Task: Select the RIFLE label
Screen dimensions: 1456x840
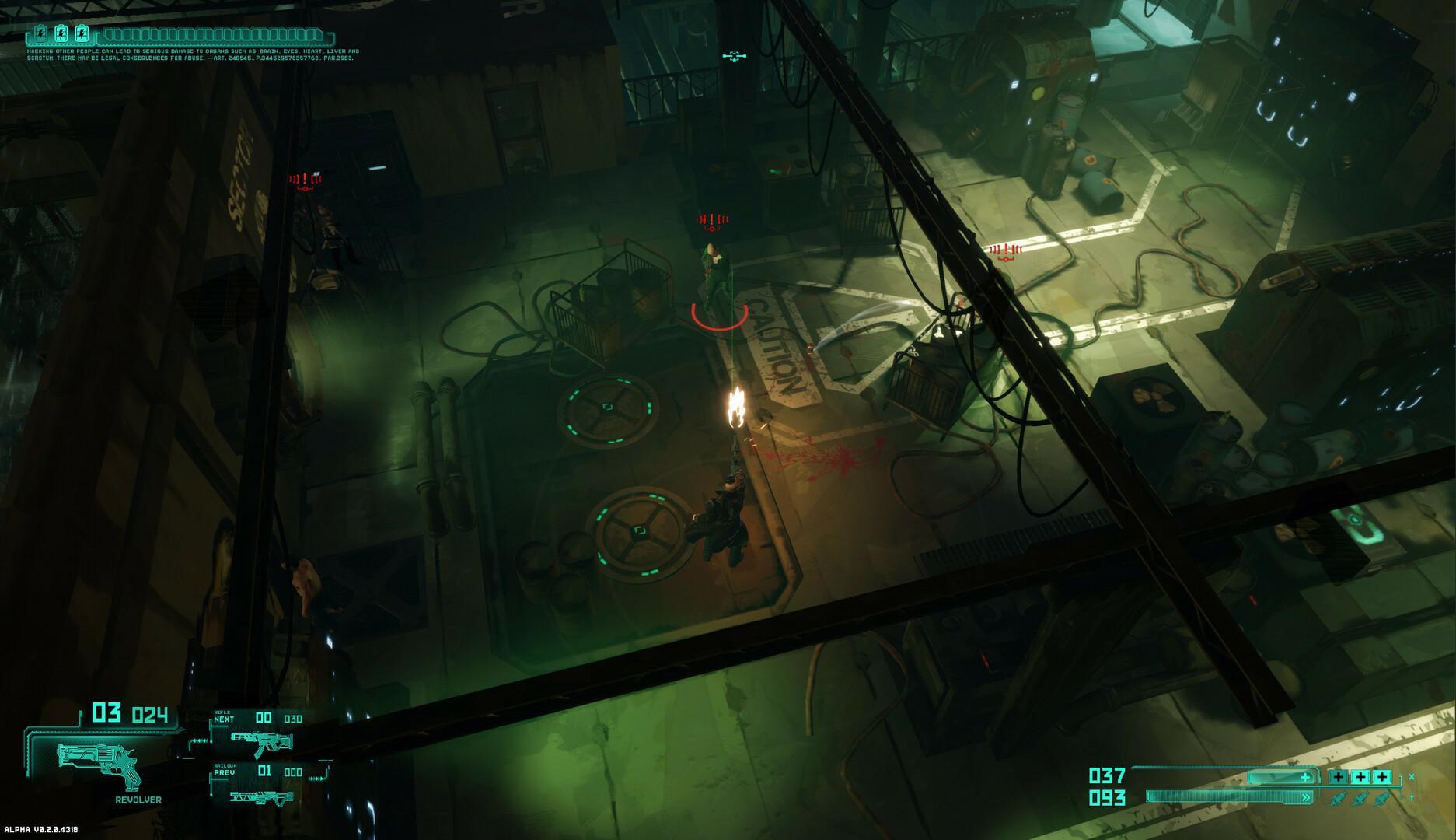Action: click(222, 712)
